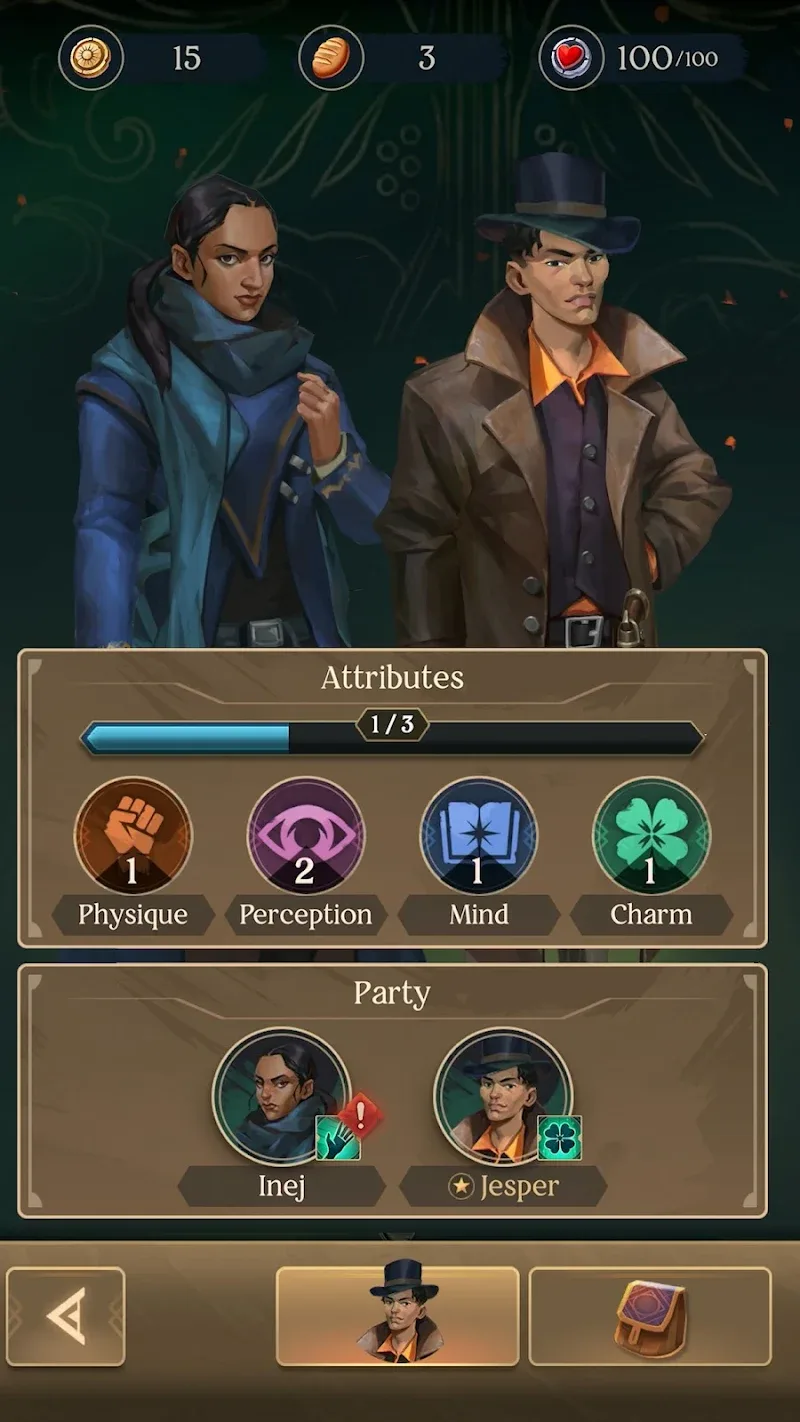Tap the Mind book attribute
Viewport: 800px width, 1422px height.
point(479,836)
